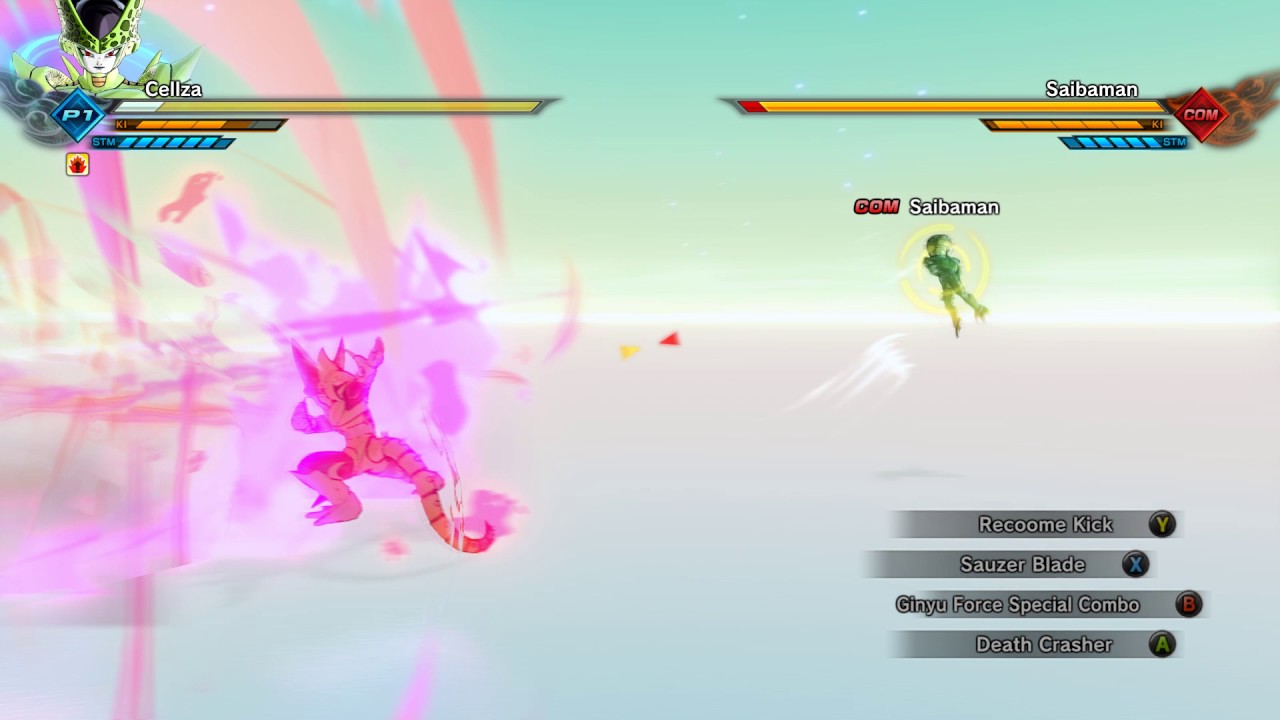Select the P1 player badge

tap(78, 115)
